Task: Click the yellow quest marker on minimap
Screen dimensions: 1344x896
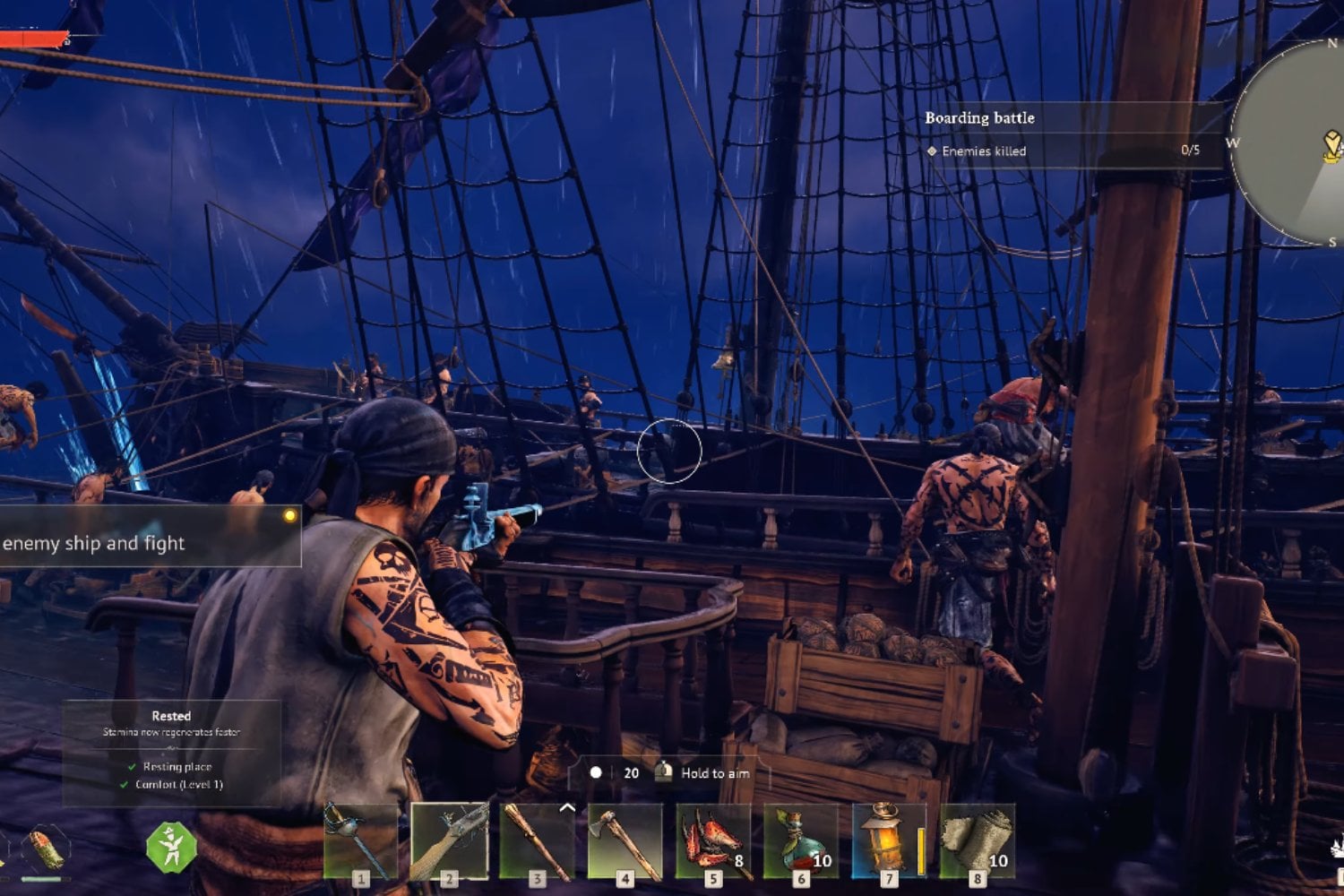Action: click(1332, 144)
